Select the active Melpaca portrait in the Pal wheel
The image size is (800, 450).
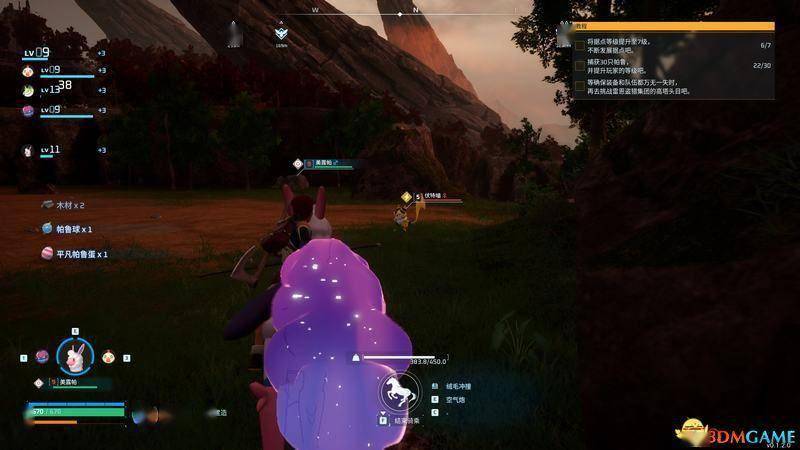pyautogui.click(x=75, y=353)
